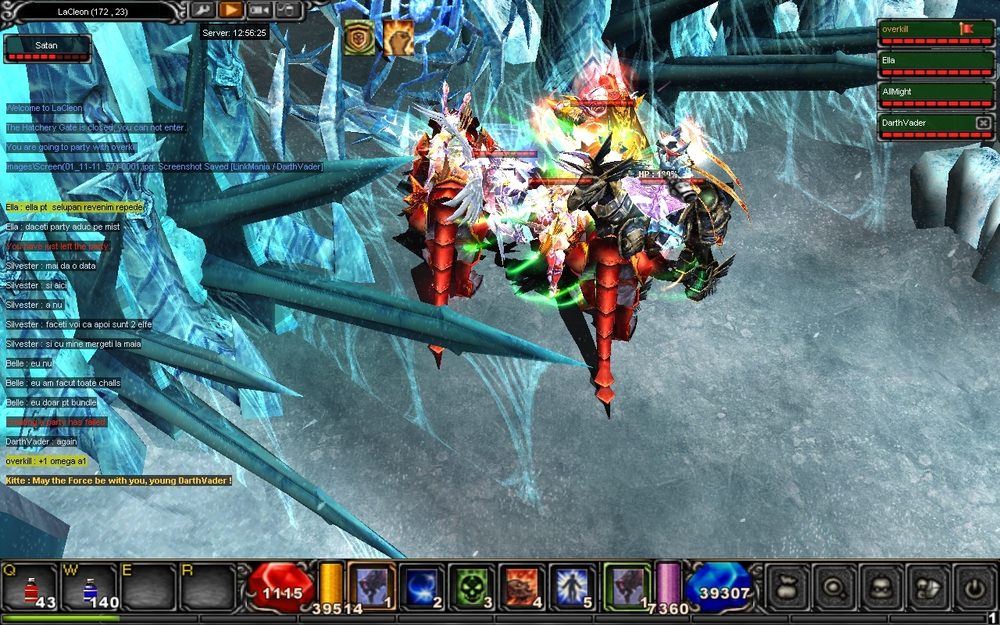Viewport: 1000px width, 625px height.
Task: Select the Satan pet frame
Action: tap(47, 48)
